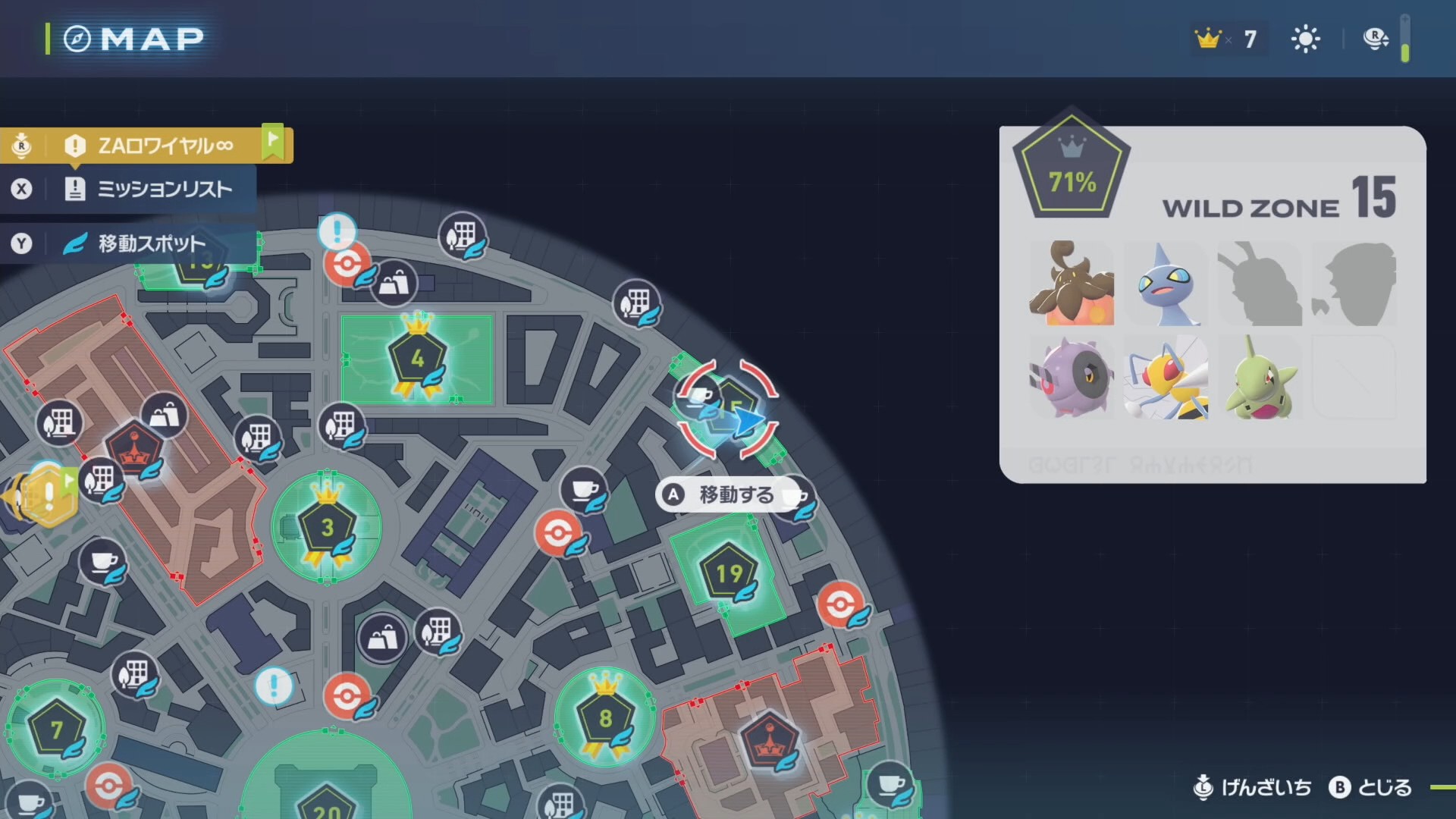The height and width of the screenshot is (819, 1456).
Task: Choose Wild Zone 3 marker on map
Action: [x=327, y=527]
